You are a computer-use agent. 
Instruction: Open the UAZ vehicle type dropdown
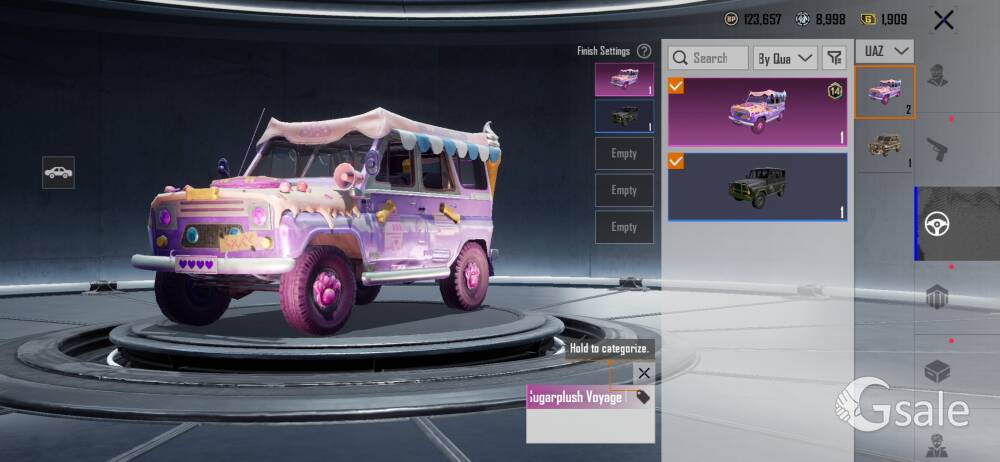(885, 50)
